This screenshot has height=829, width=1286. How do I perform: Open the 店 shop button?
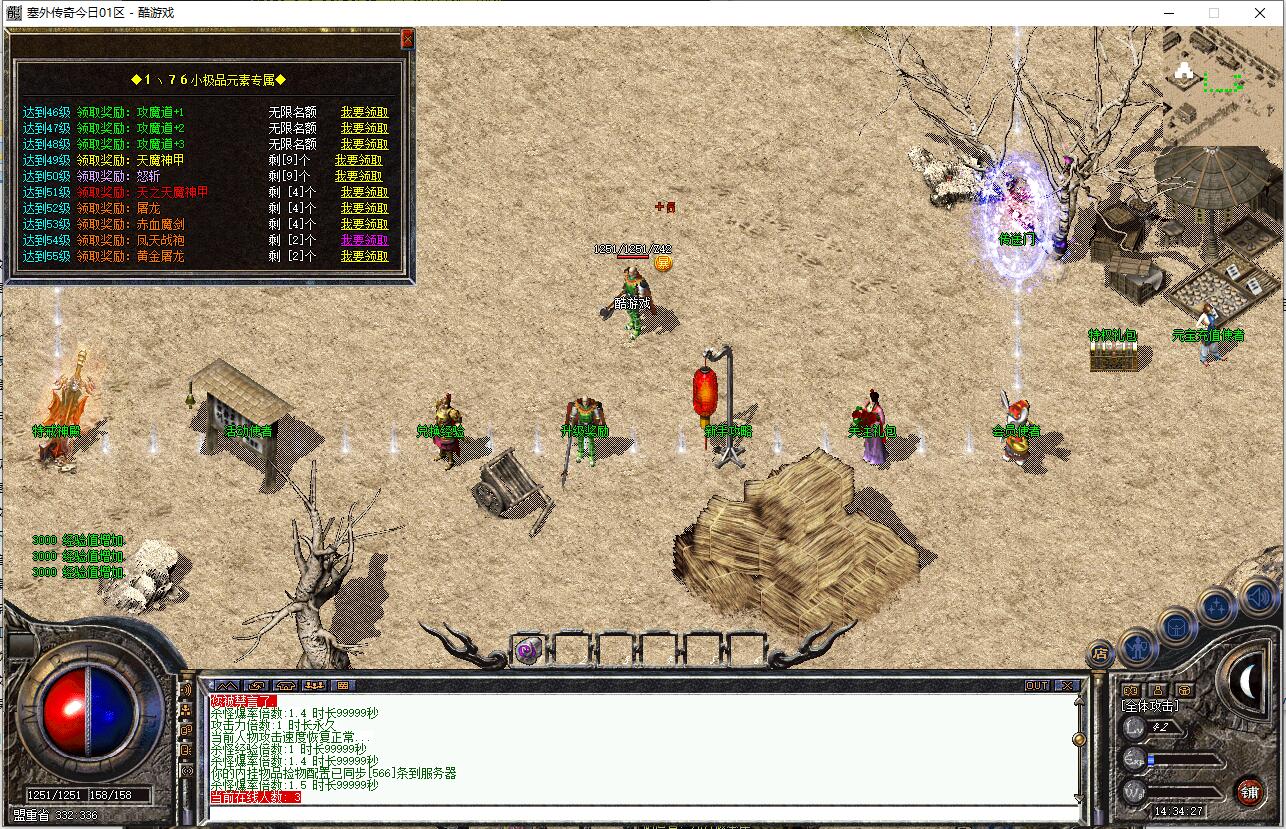click(x=1100, y=655)
